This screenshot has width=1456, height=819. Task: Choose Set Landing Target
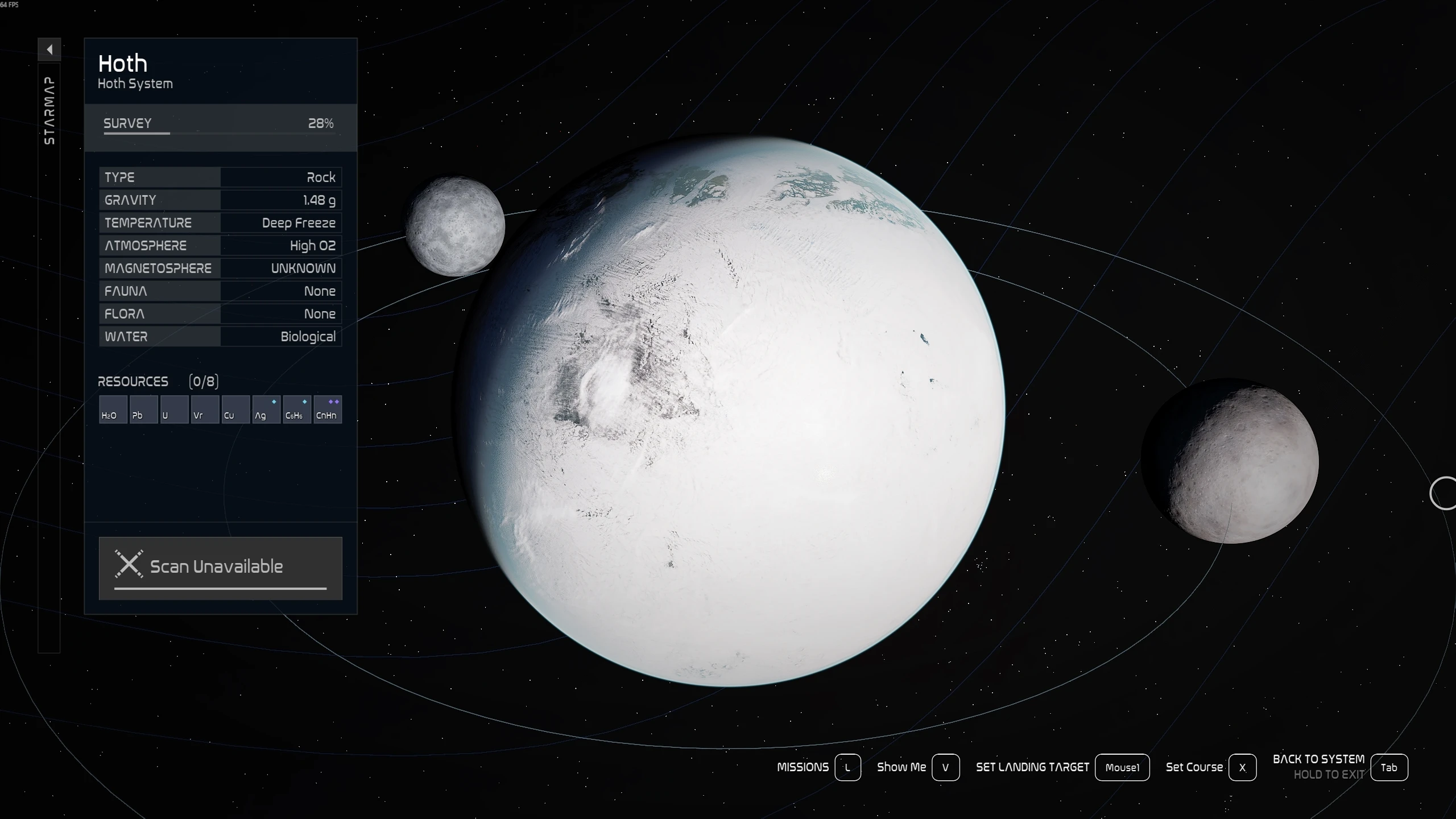1122,767
